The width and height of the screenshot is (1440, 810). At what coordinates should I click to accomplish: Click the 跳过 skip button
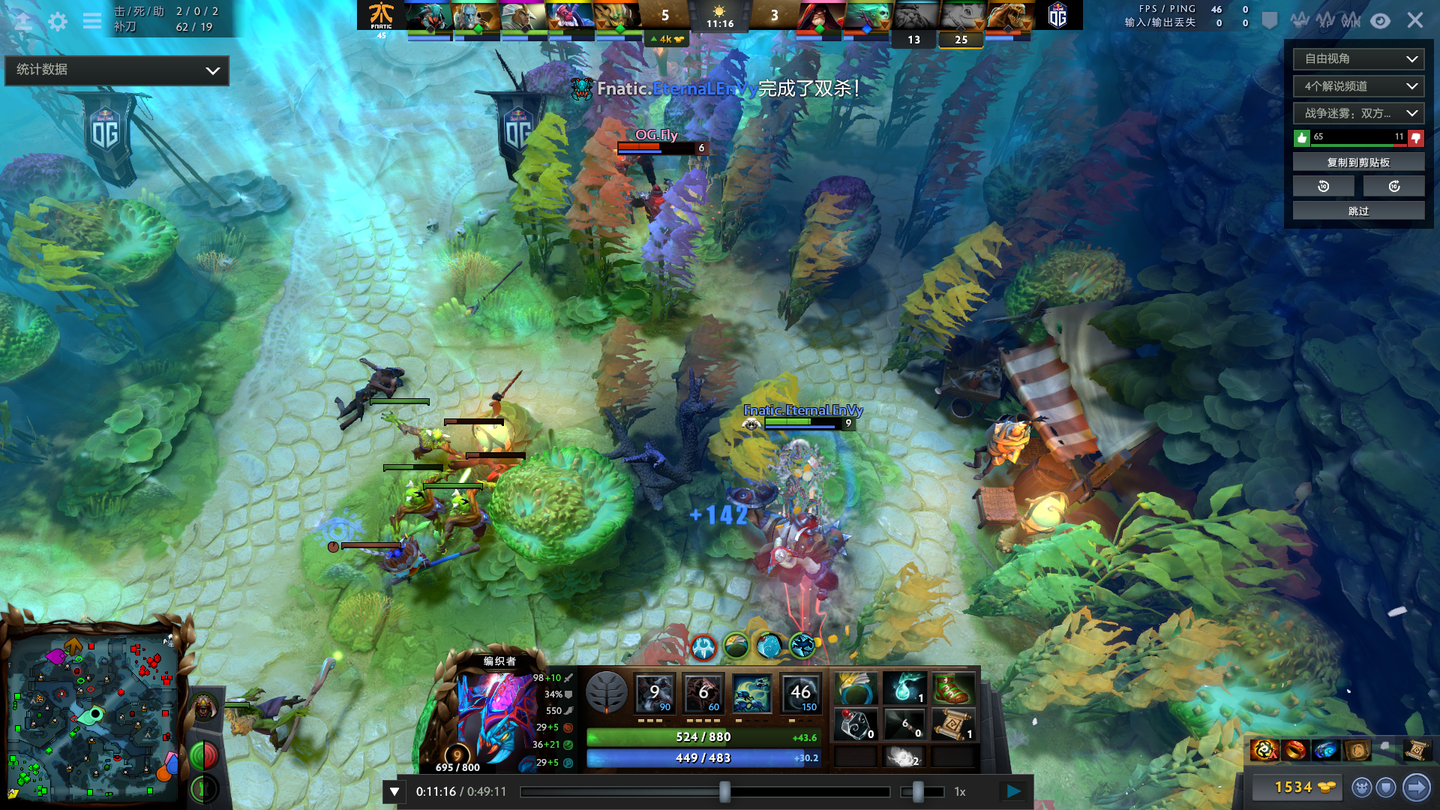coord(1358,211)
